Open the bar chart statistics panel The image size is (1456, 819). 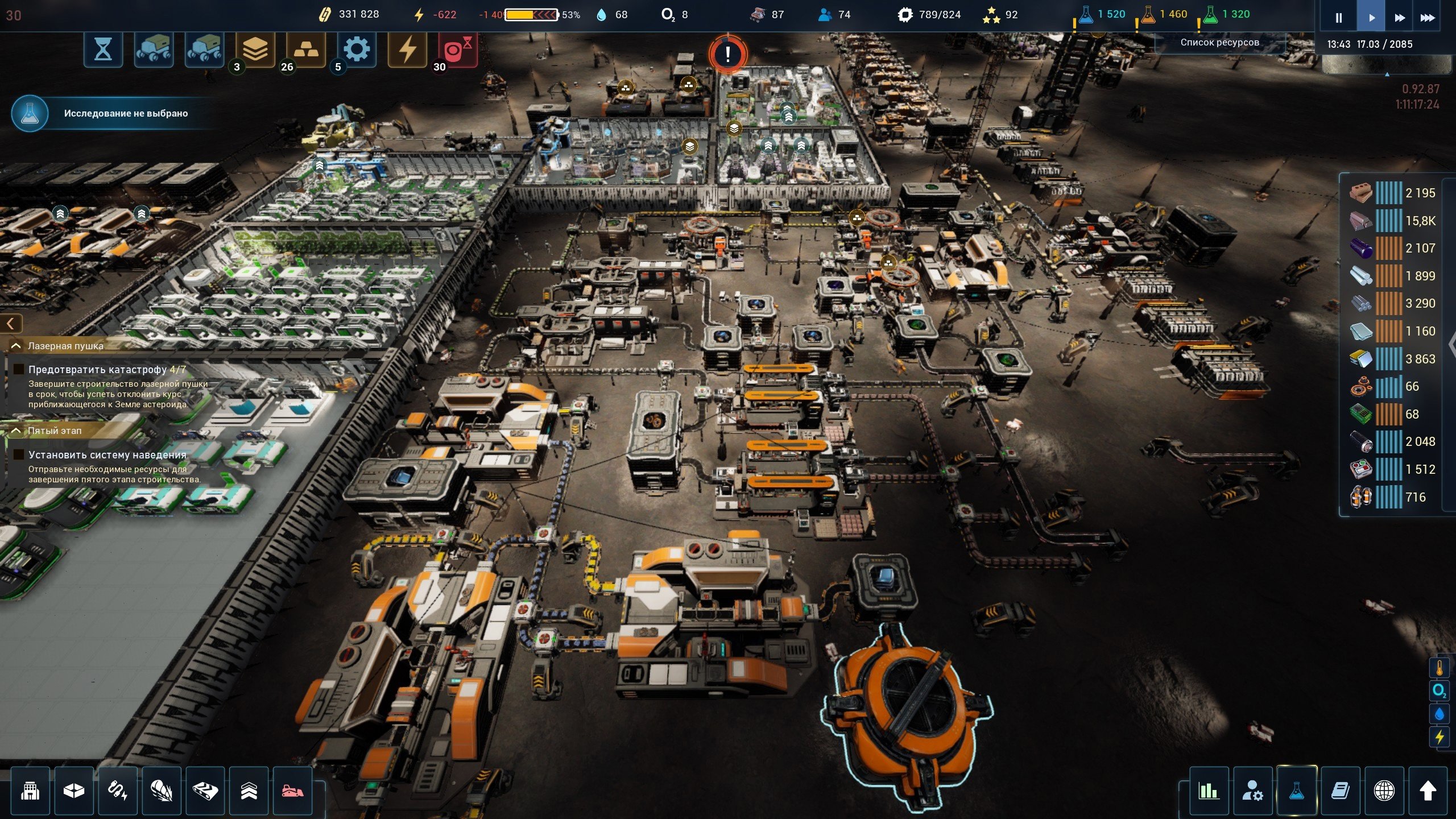coord(1209,791)
